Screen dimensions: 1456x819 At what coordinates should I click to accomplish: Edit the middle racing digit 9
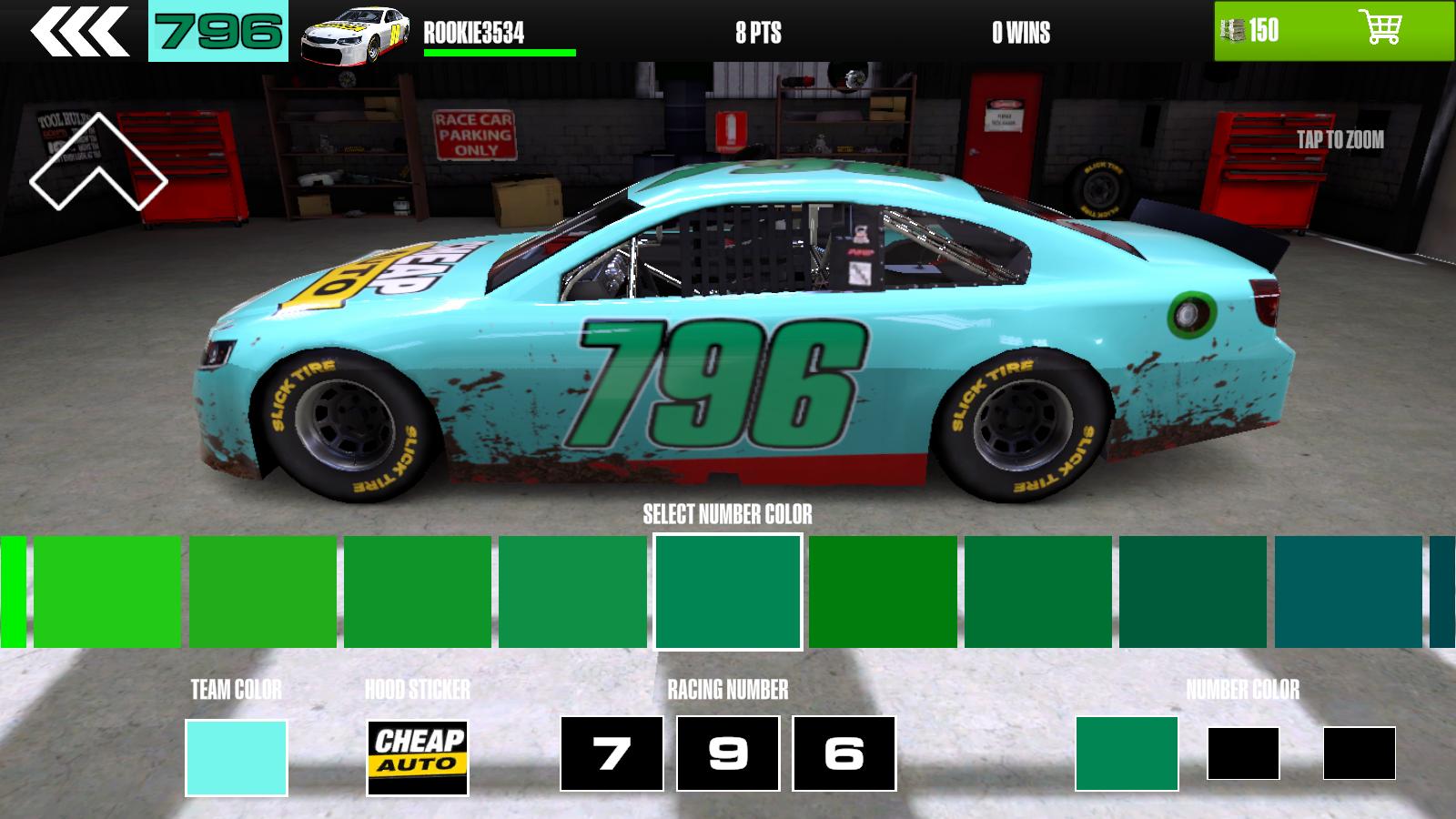(728, 753)
